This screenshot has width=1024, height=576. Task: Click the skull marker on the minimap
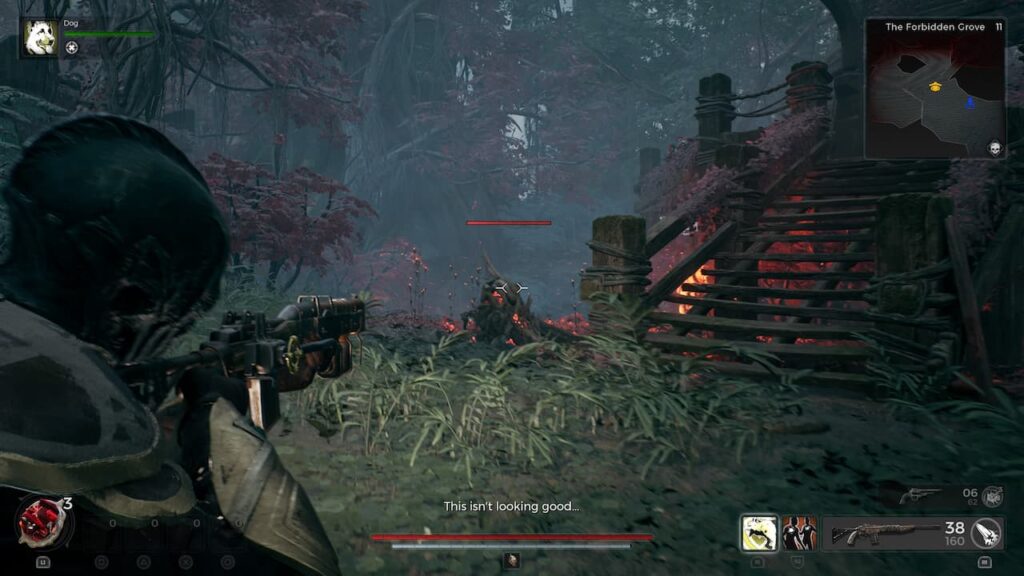995,148
